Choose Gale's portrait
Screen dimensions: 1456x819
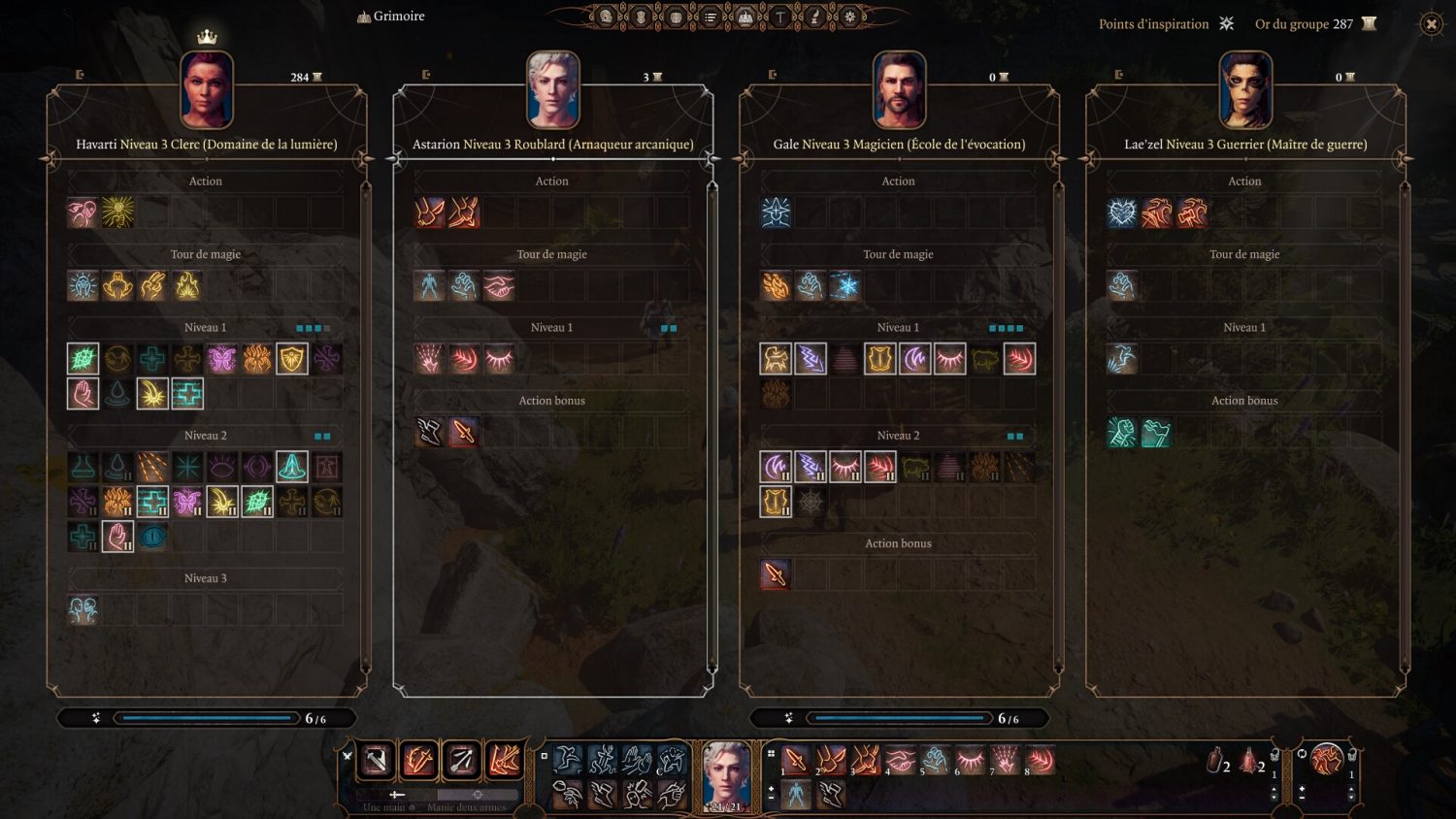click(899, 90)
